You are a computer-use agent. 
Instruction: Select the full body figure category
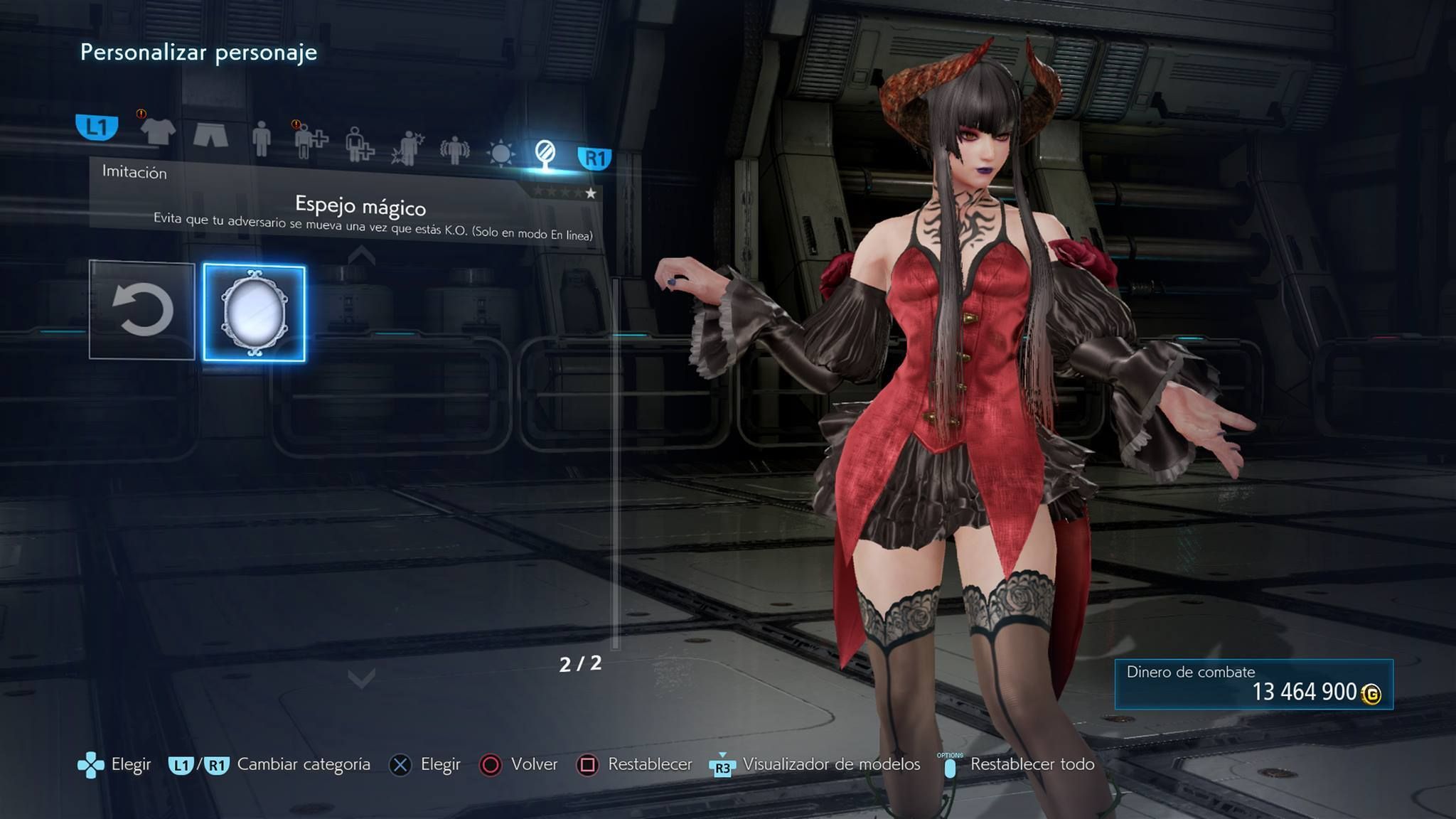pos(262,138)
